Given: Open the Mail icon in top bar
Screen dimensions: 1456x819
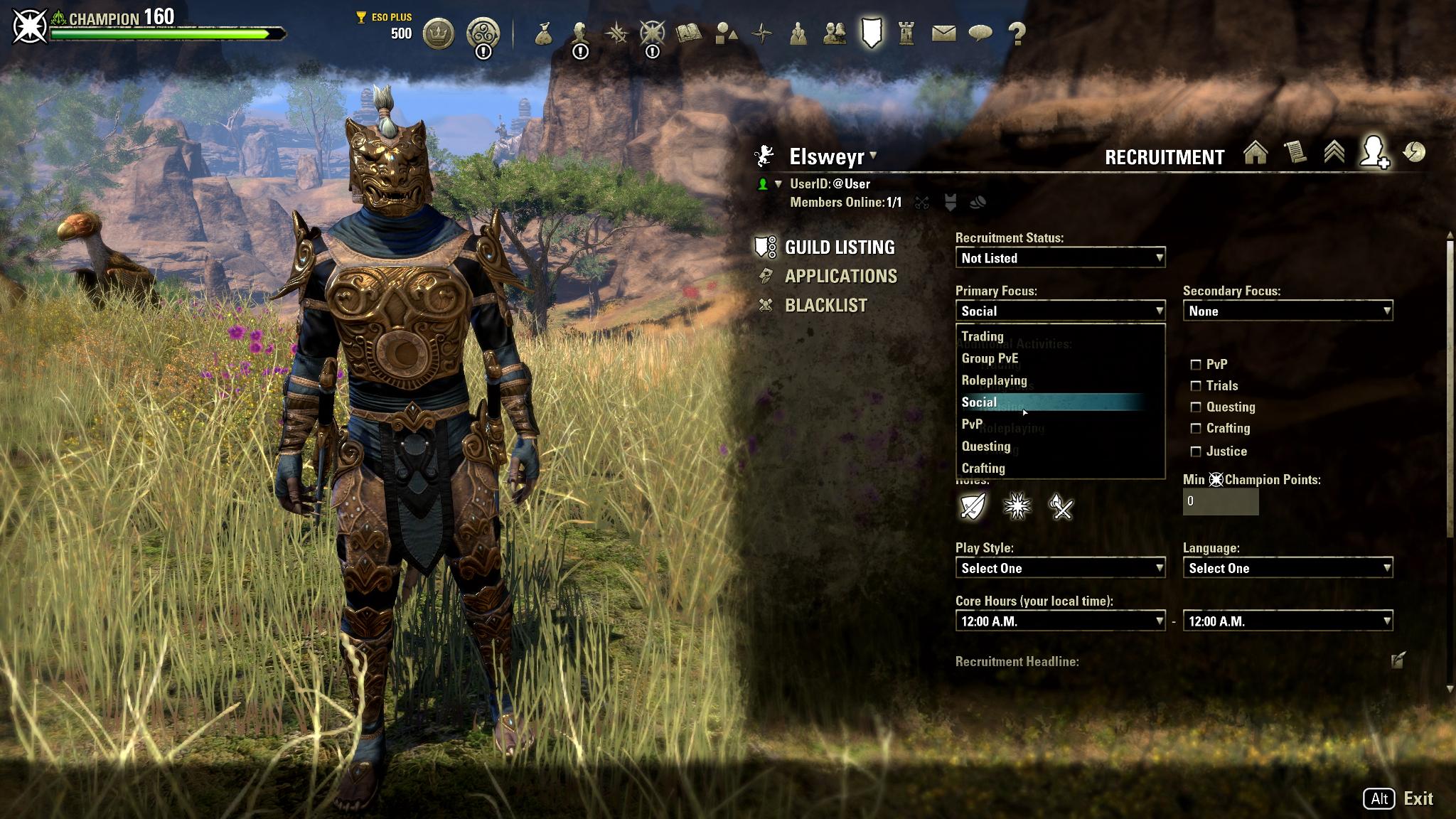Looking at the screenshot, I should point(943,33).
